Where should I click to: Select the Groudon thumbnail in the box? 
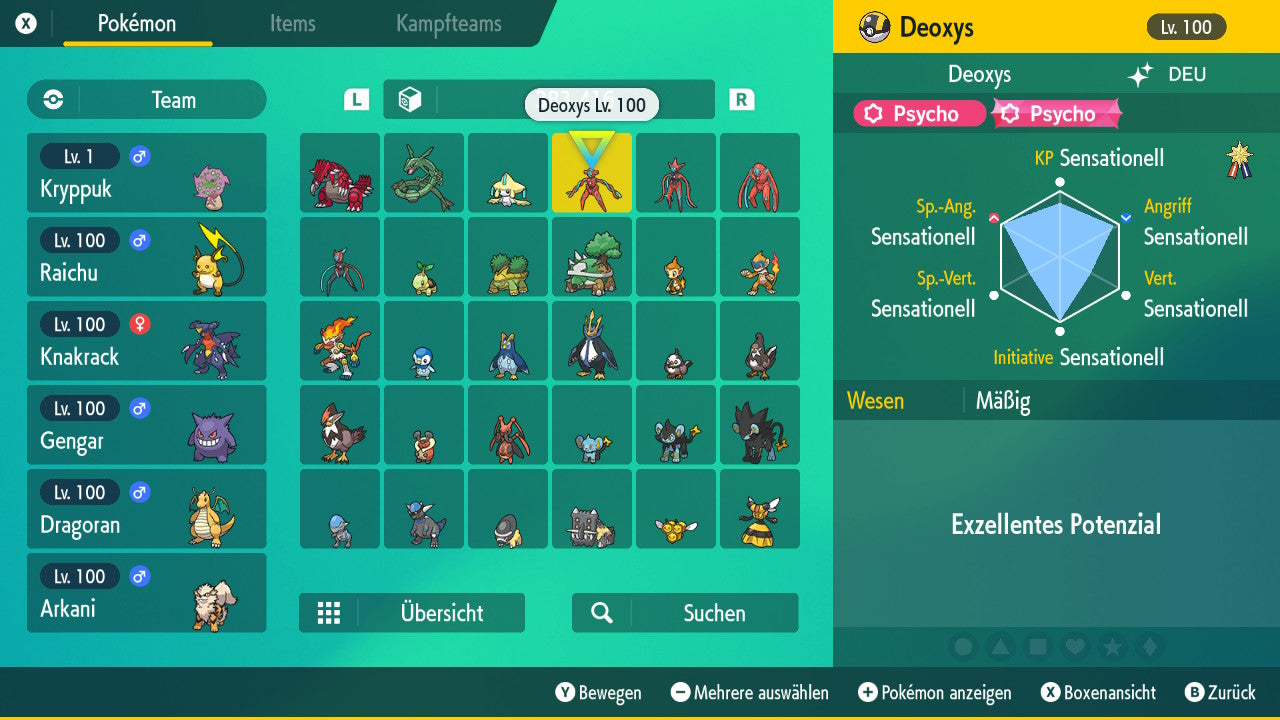pos(339,173)
